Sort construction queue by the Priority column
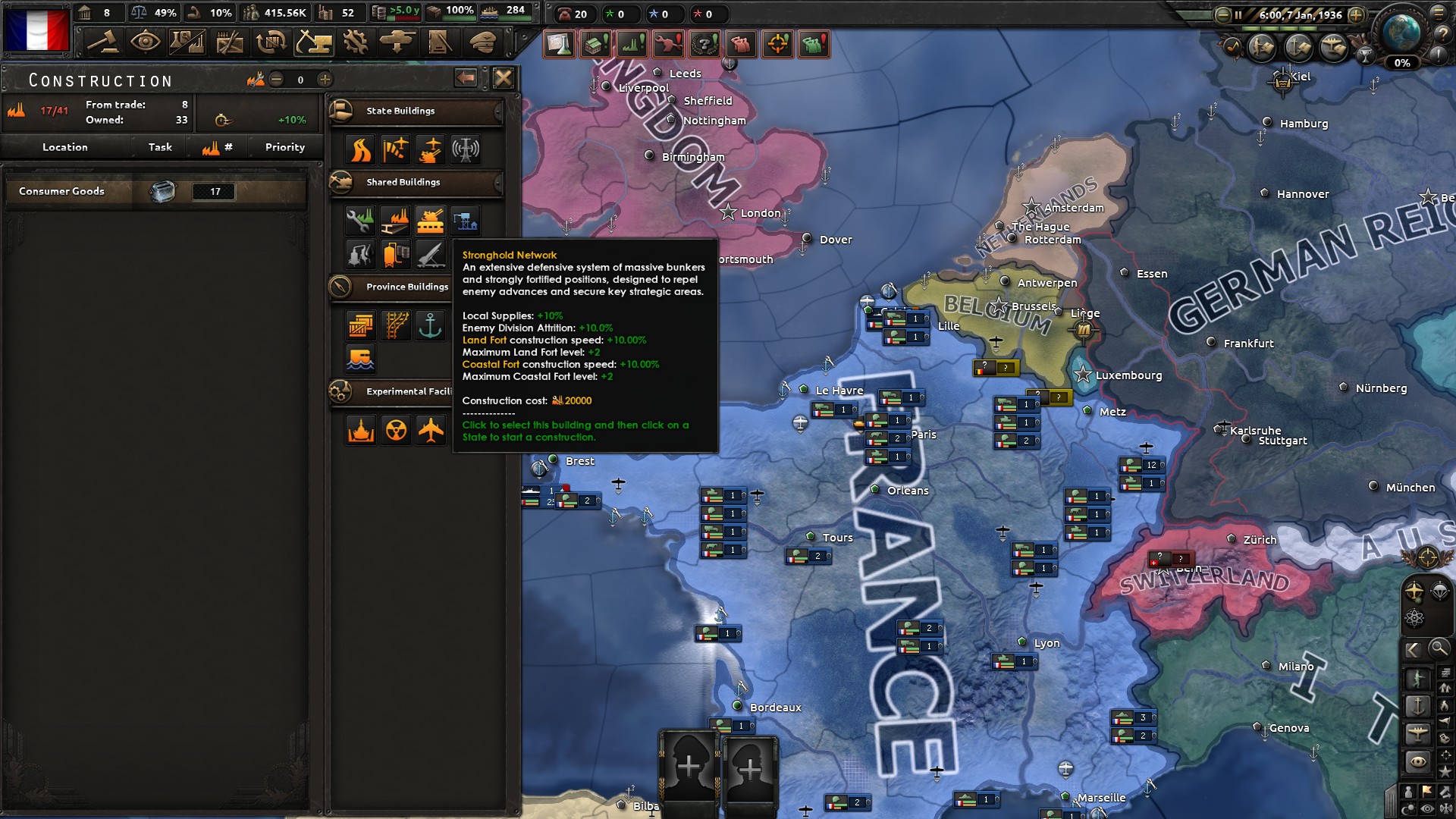Viewport: 1456px width, 819px height. click(x=284, y=146)
